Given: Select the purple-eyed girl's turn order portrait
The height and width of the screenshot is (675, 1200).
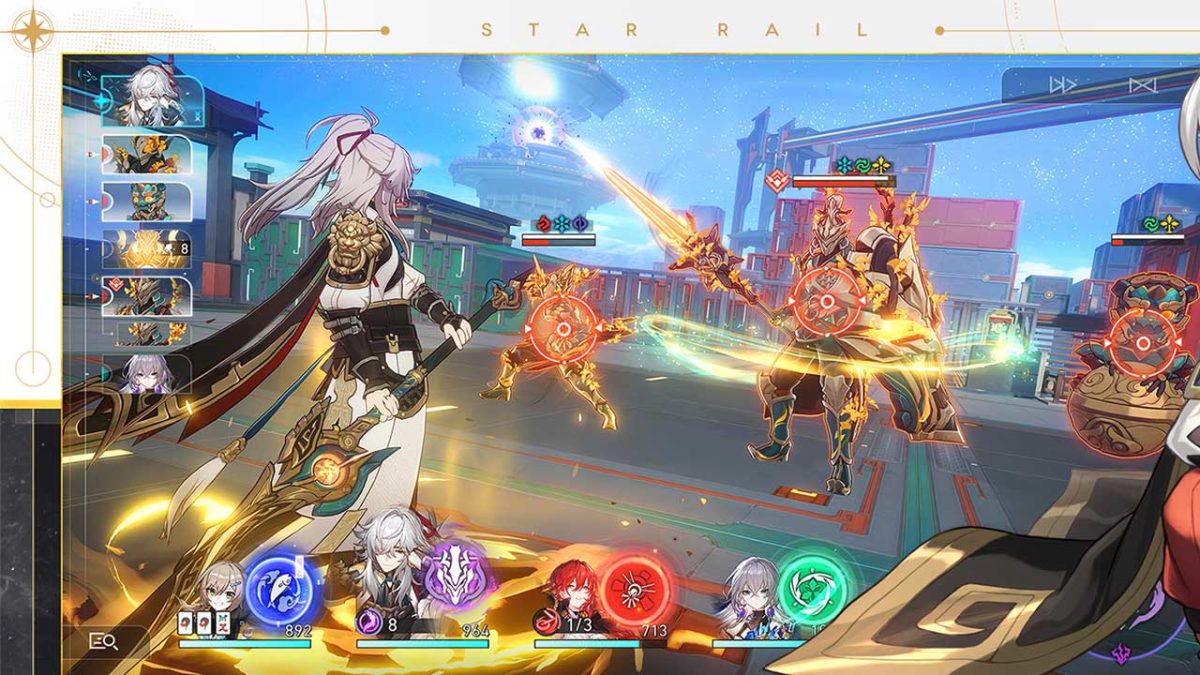Looking at the screenshot, I should (148, 373).
